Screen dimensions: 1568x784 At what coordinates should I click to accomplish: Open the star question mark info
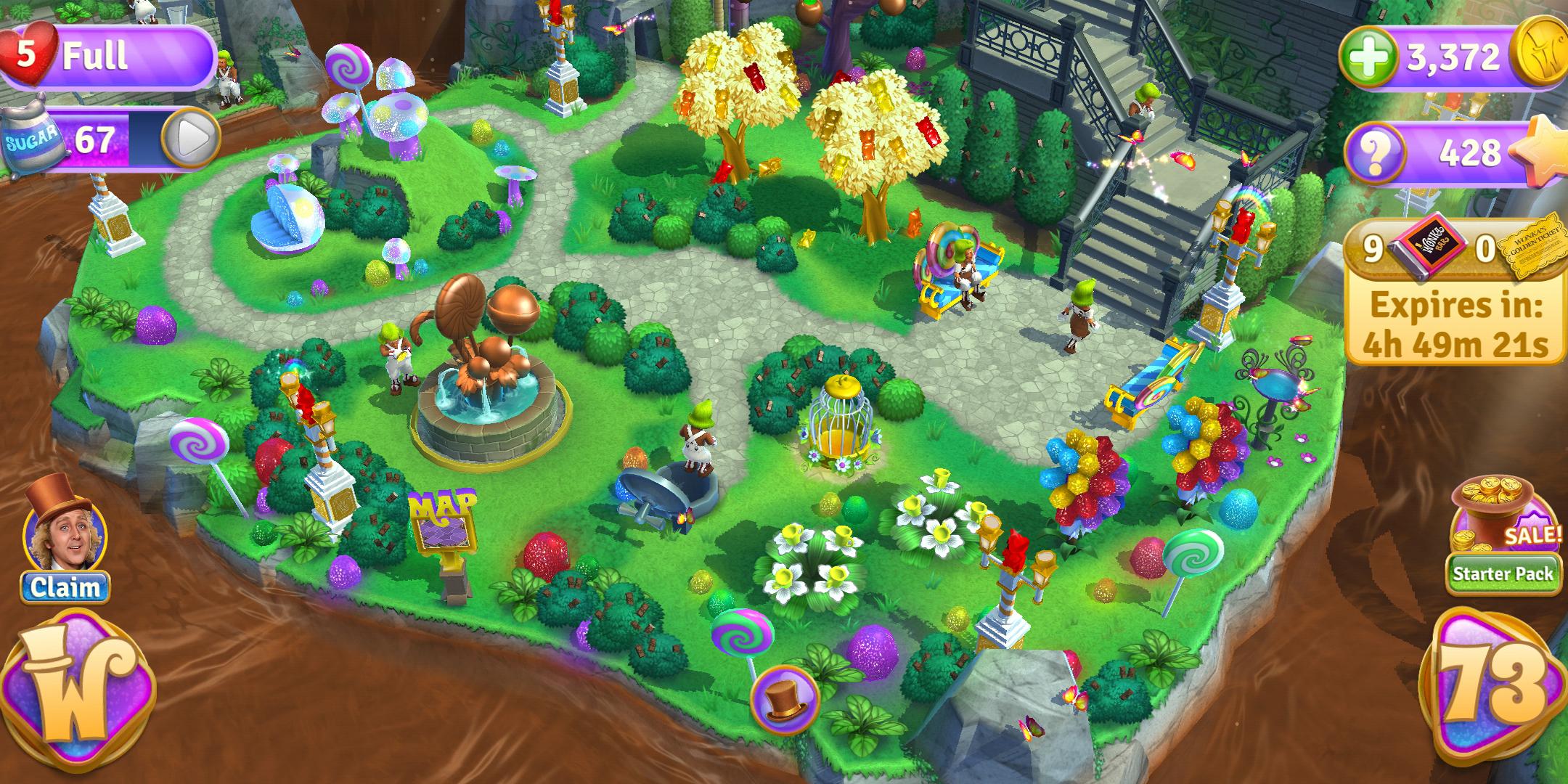point(1373,153)
